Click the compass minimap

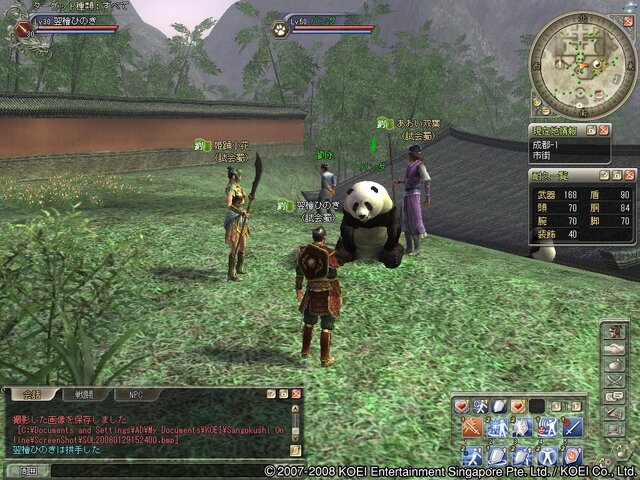(x=581, y=62)
